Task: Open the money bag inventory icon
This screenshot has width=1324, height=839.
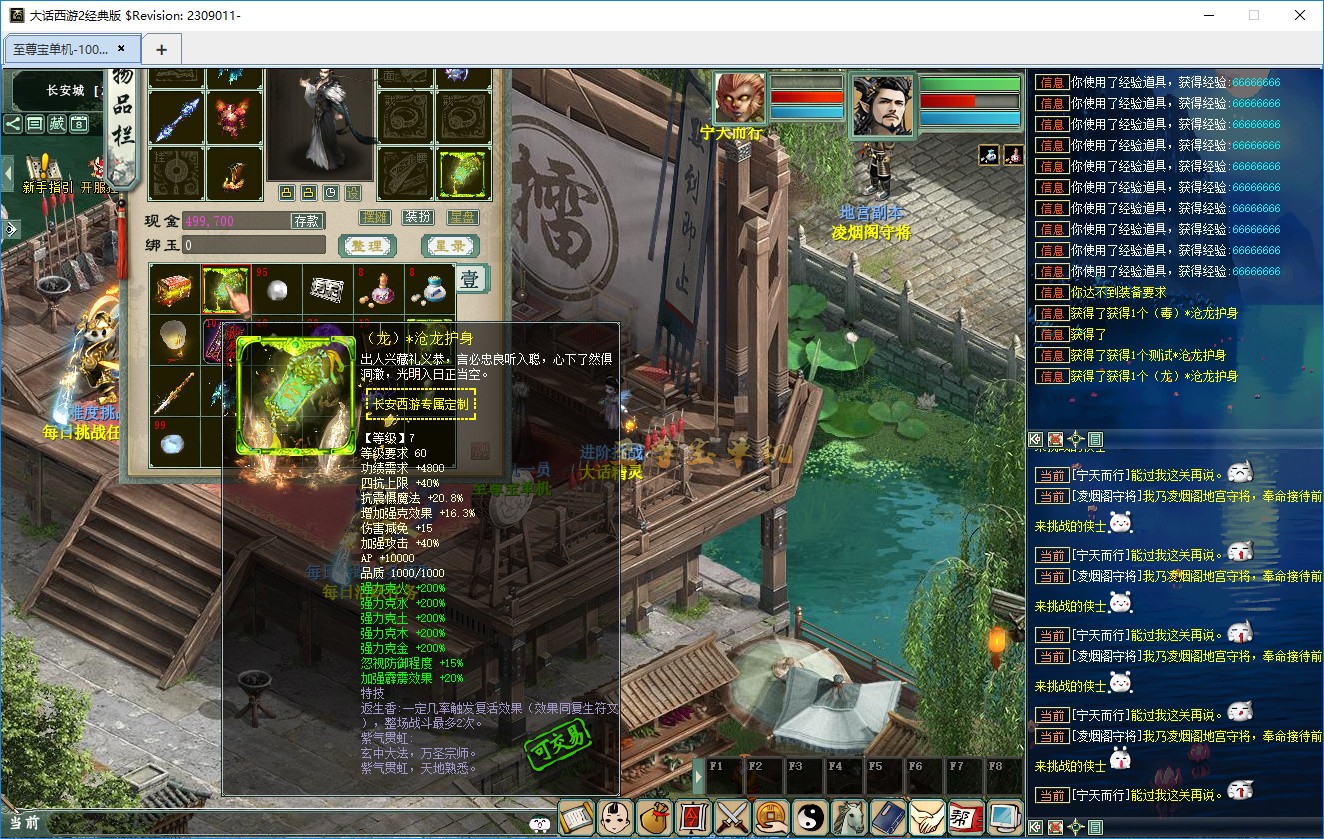Action: point(655,817)
